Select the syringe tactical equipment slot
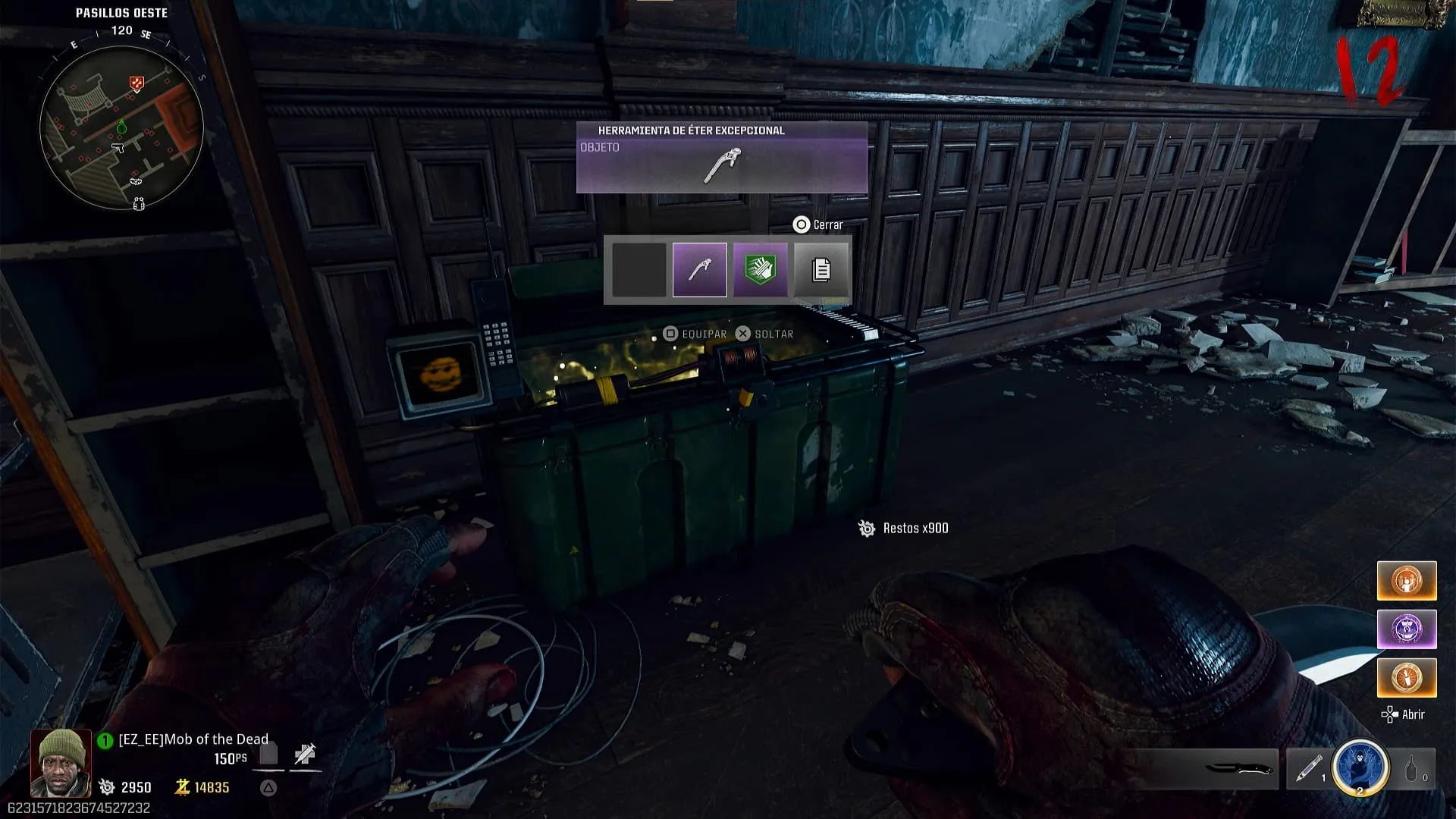 pos(1308,769)
